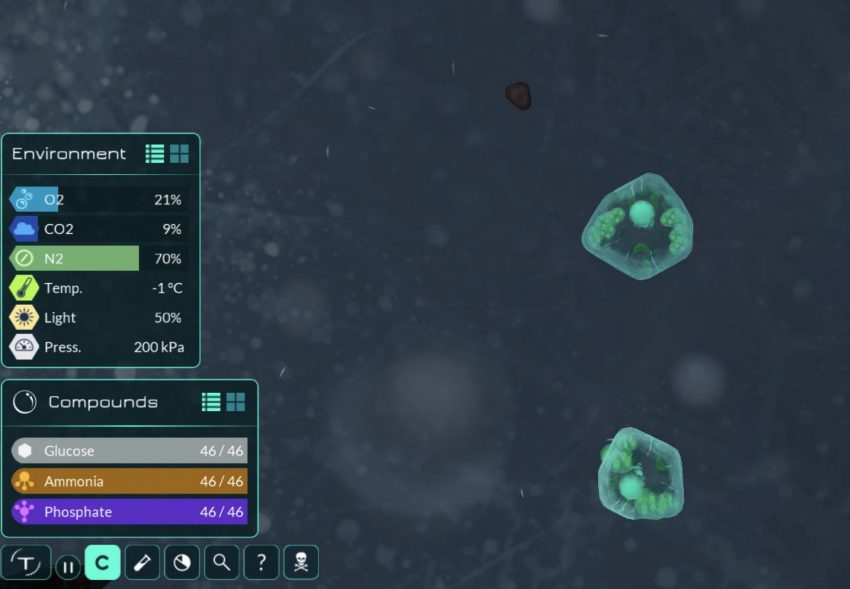Switch Environment panel to grid view
The height and width of the screenshot is (589, 850).
point(179,154)
